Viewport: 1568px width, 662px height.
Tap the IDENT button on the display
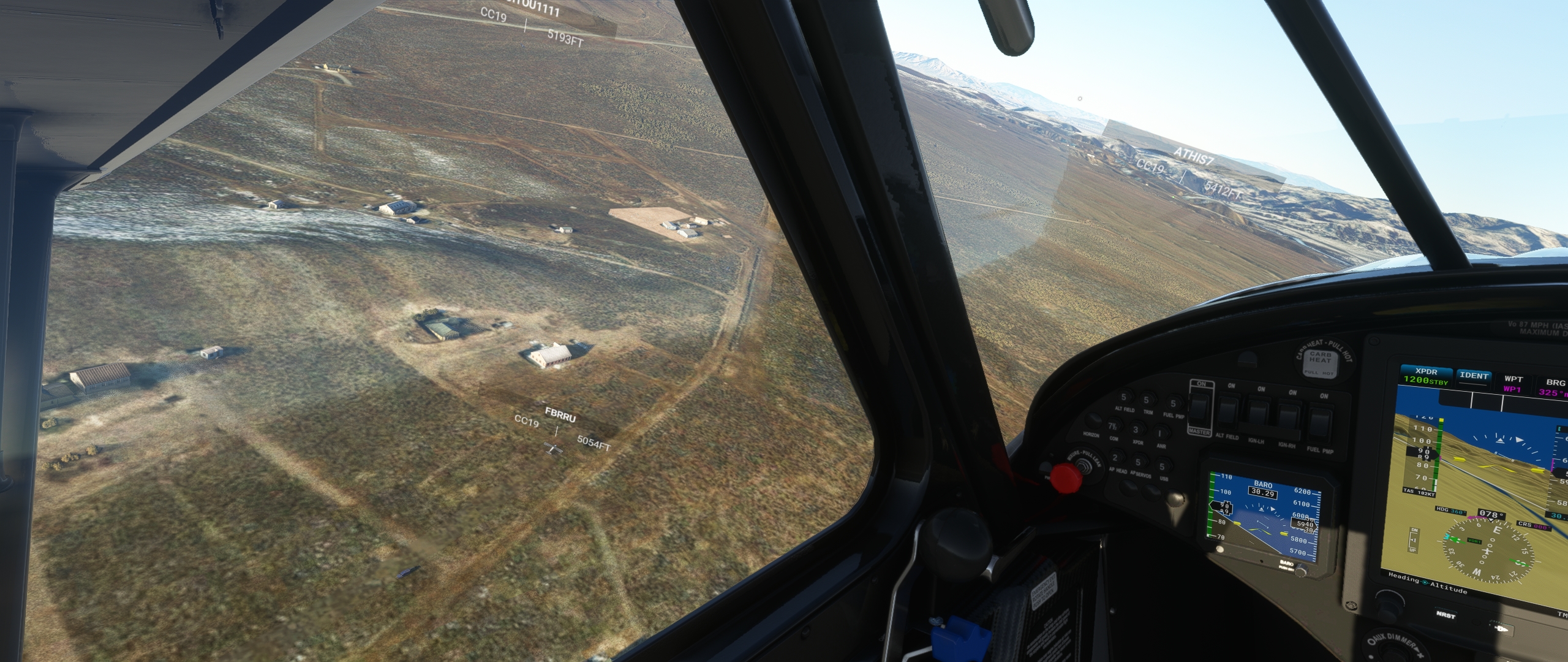click(x=1474, y=376)
